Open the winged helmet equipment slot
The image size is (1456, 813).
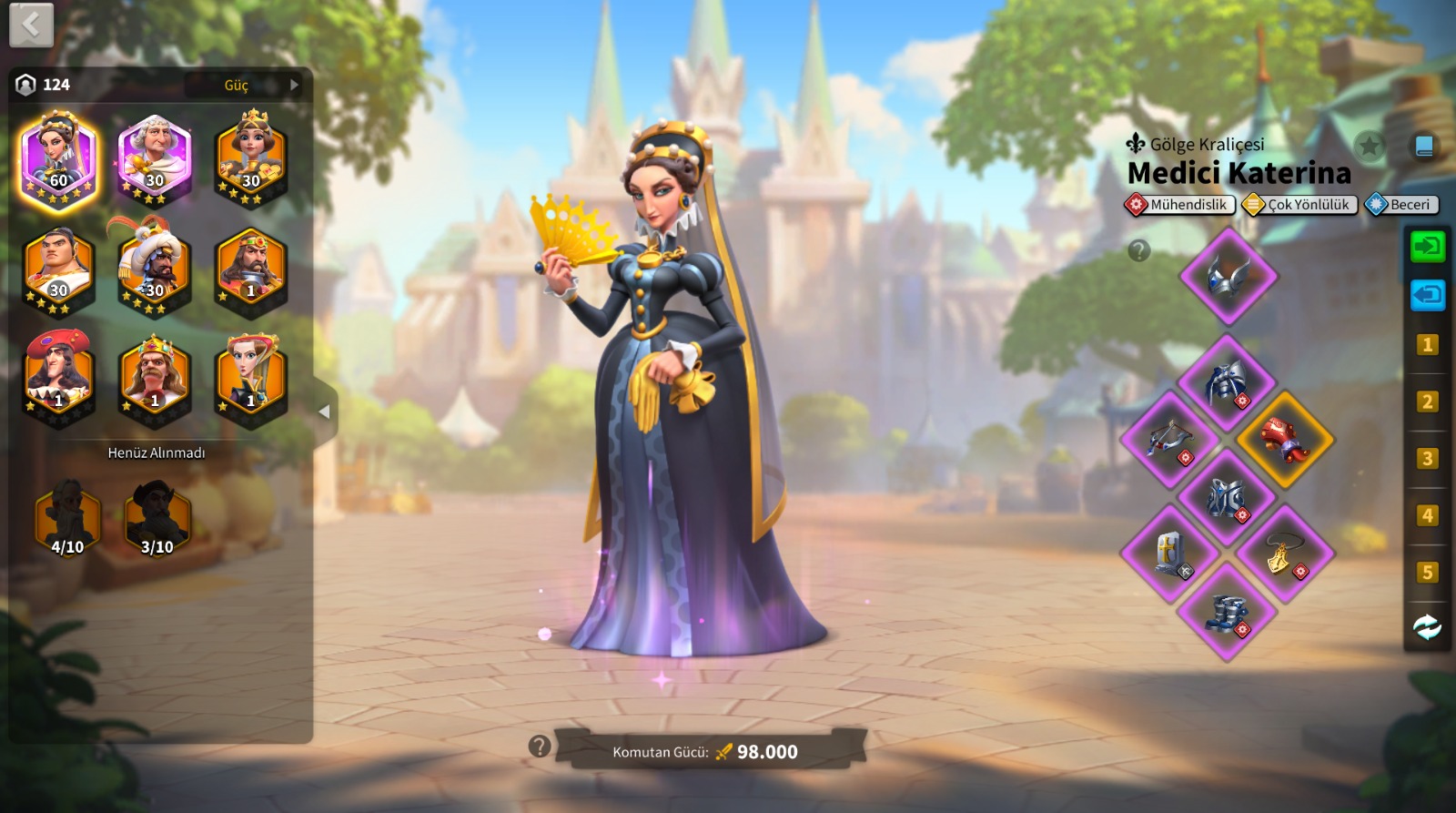(1228, 276)
